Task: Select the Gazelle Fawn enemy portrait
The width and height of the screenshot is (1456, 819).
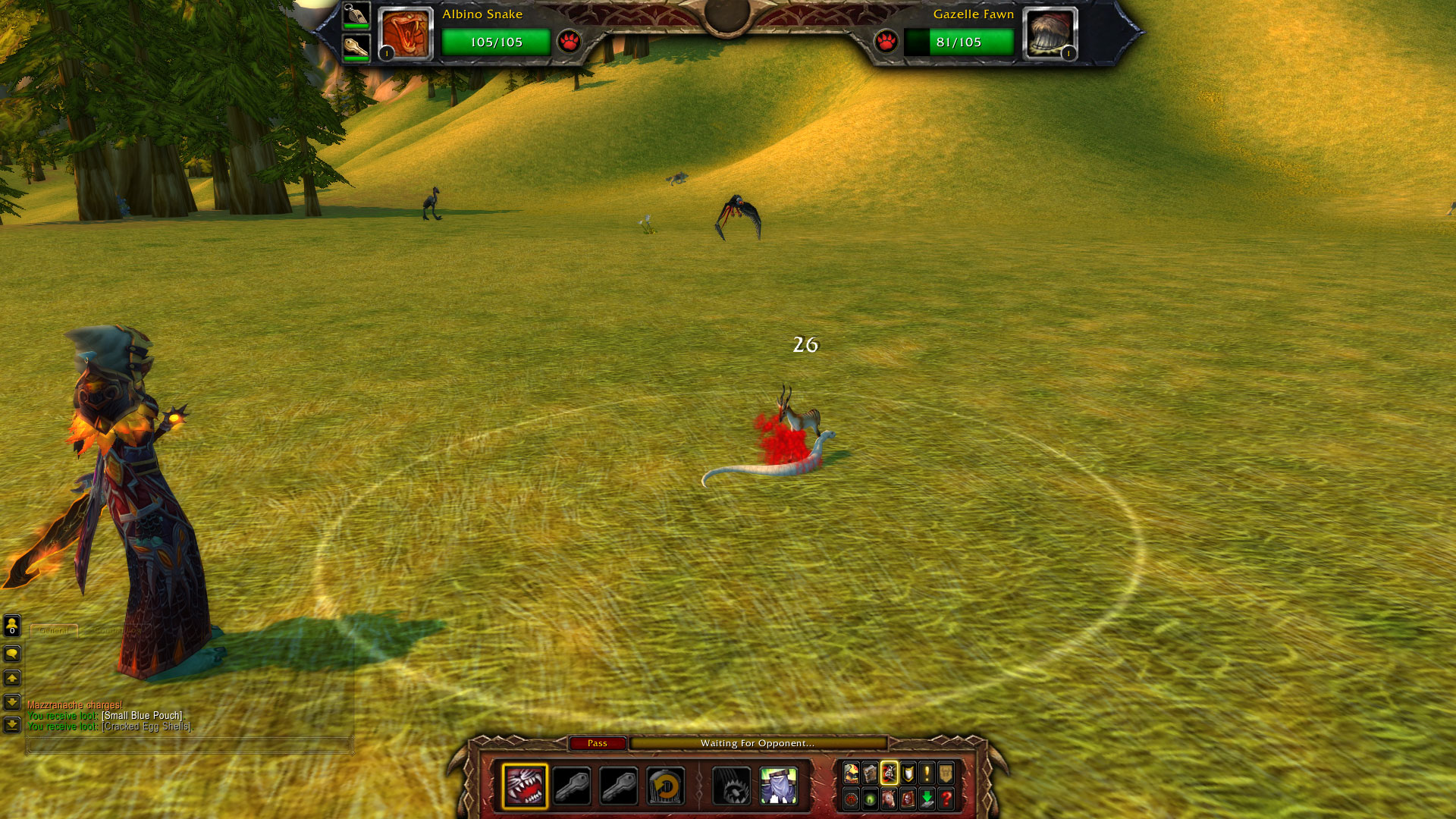Action: point(1050,34)
